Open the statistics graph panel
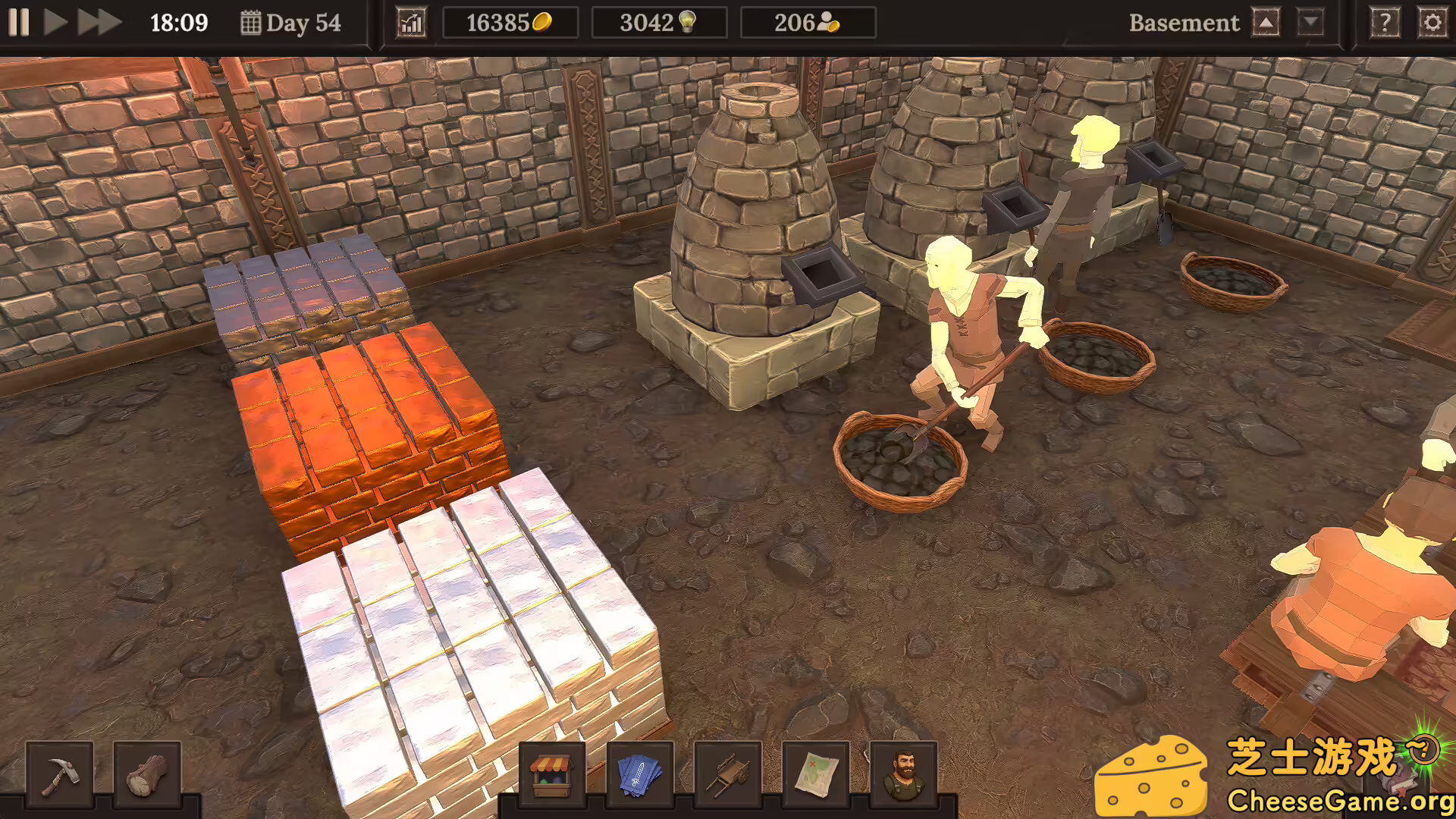 coord(411,22)
